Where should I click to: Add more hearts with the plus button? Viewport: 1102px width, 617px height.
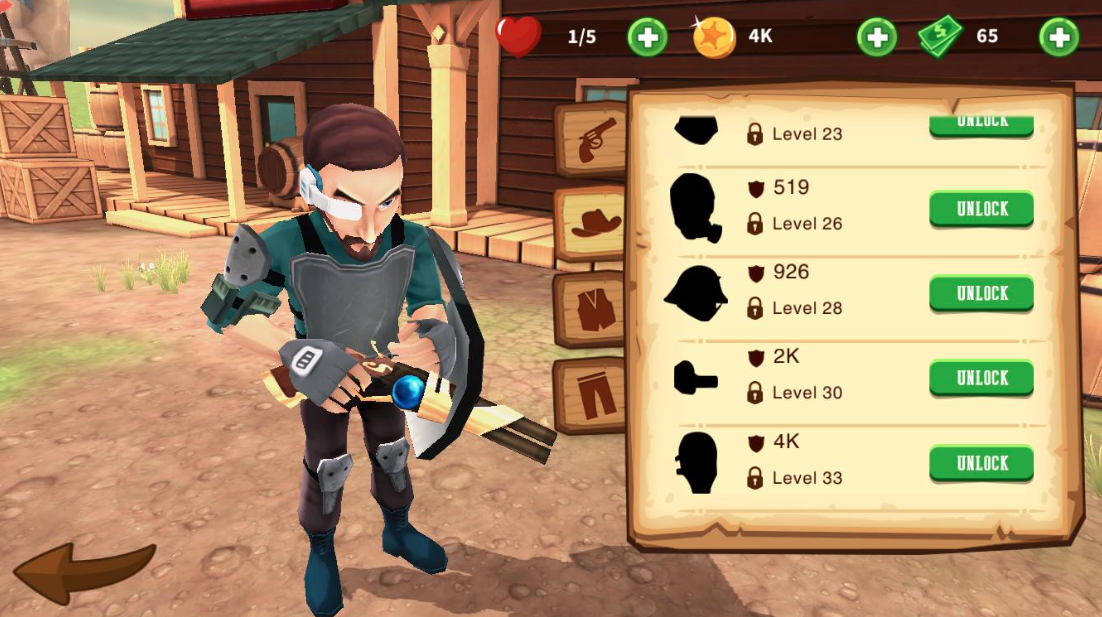point(647,38)
